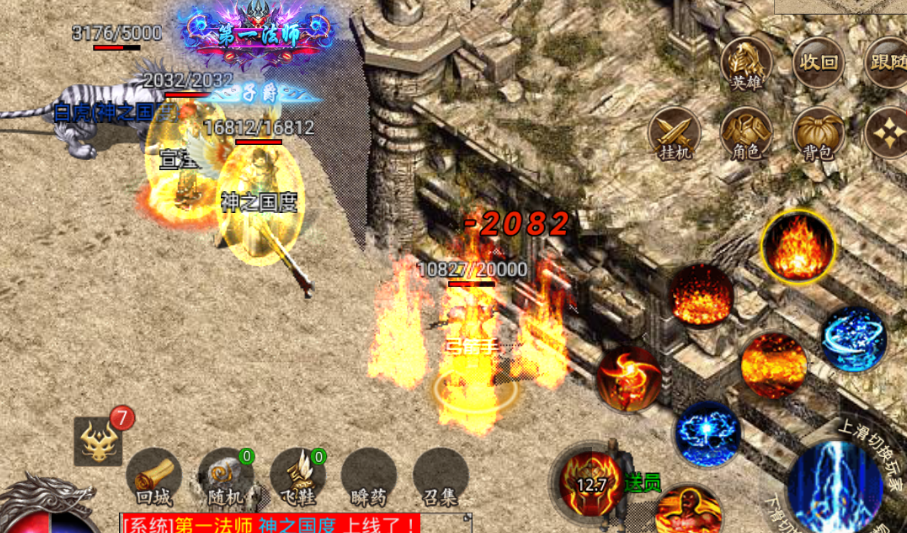Image resolution: width=907 pixels, height=533 pixels.
Task: Open the 角色 character sheet
Action: tap(747, 132)
